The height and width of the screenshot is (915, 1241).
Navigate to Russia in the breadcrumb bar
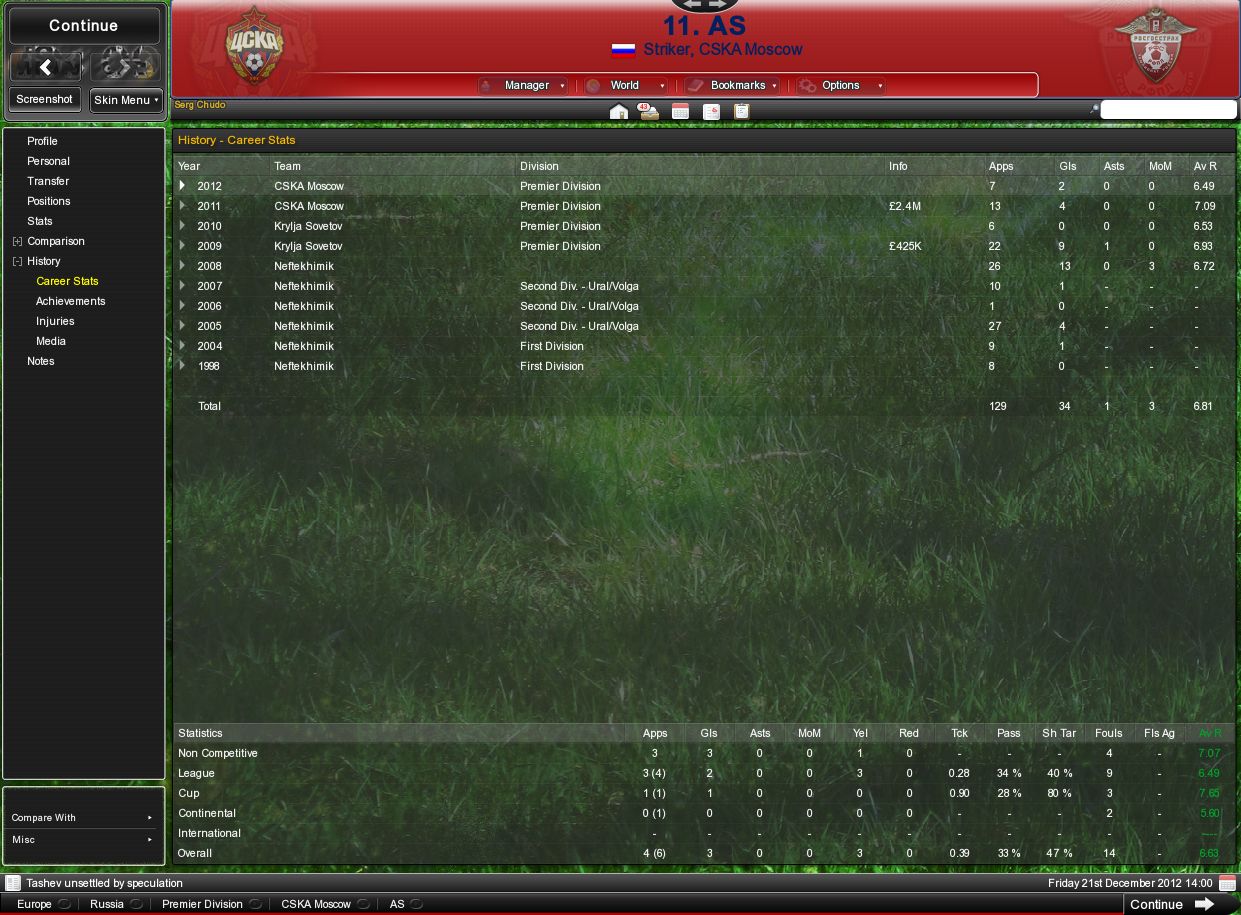pos(107,904)
